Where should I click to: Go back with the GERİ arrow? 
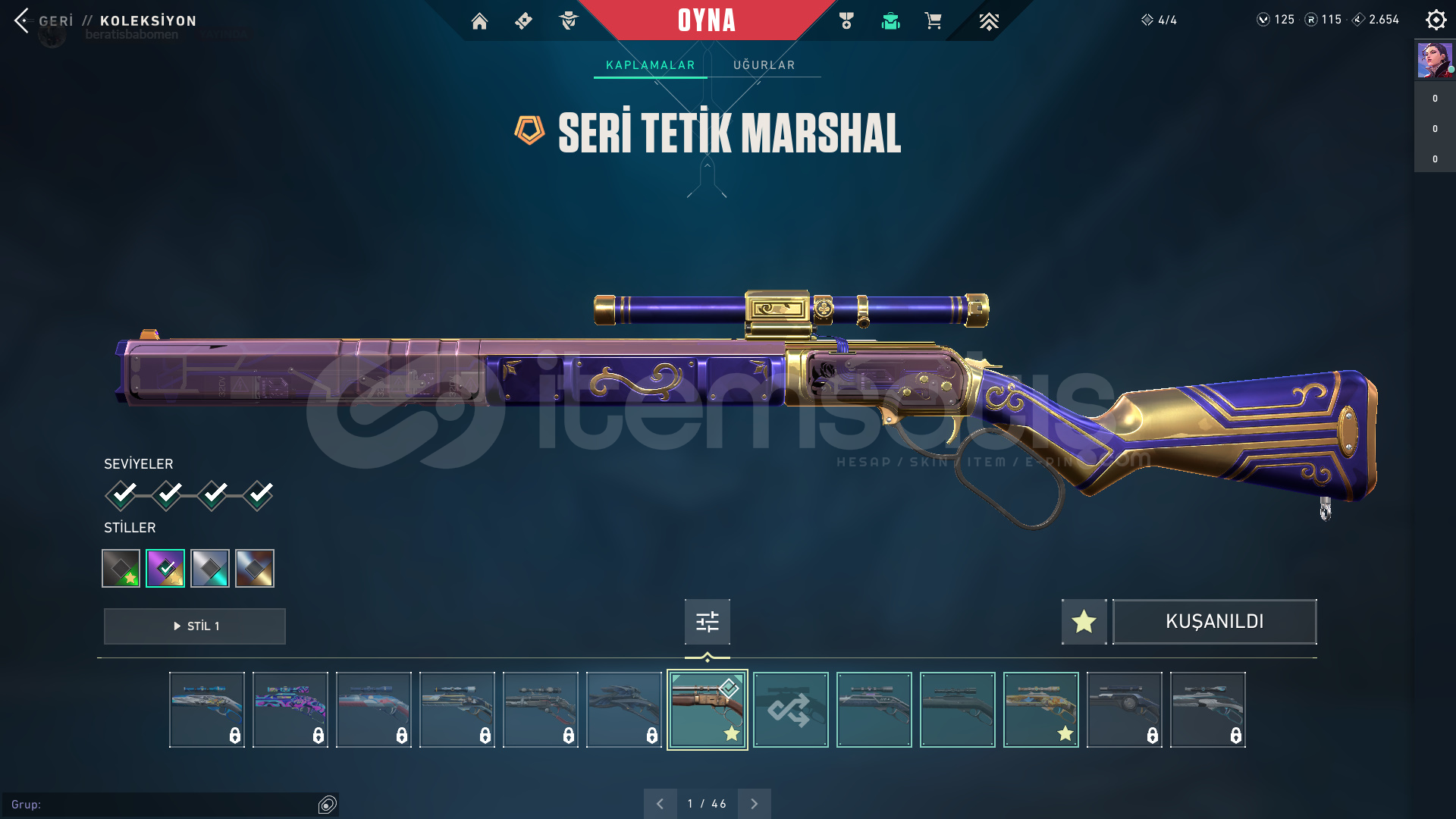point(23,20)
